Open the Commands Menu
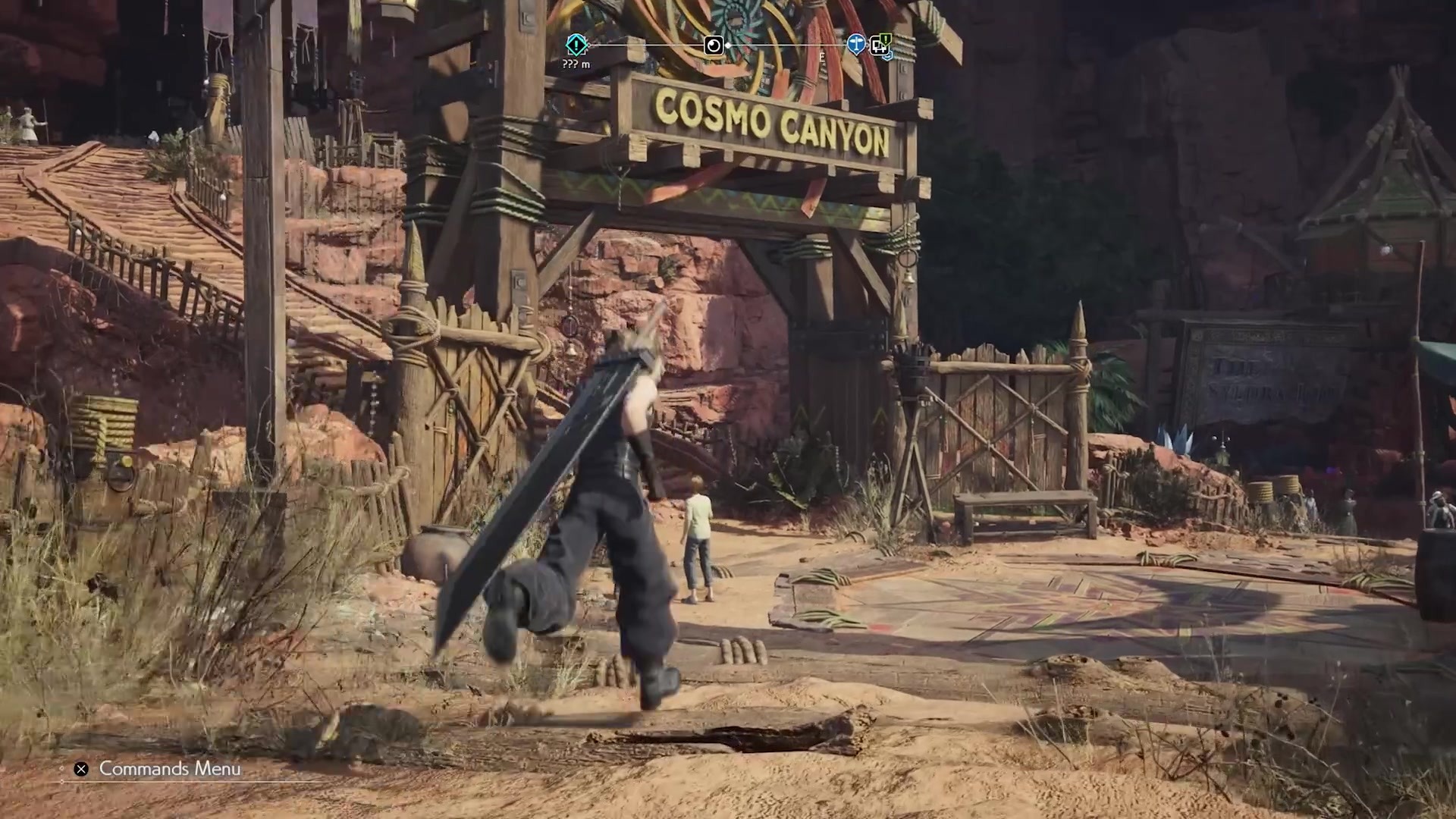The image size is (1456, 819). point(158,769)
